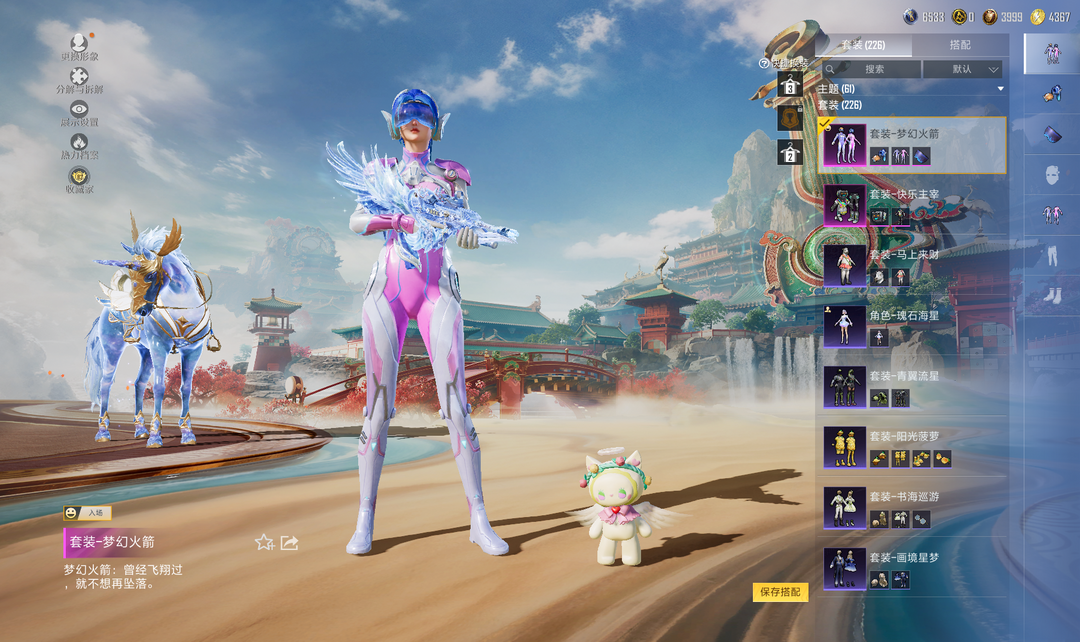Select the 套装-阳光菠萝 outfit
The width and height of the screenshot is (1080, 642).
[912, 447]
